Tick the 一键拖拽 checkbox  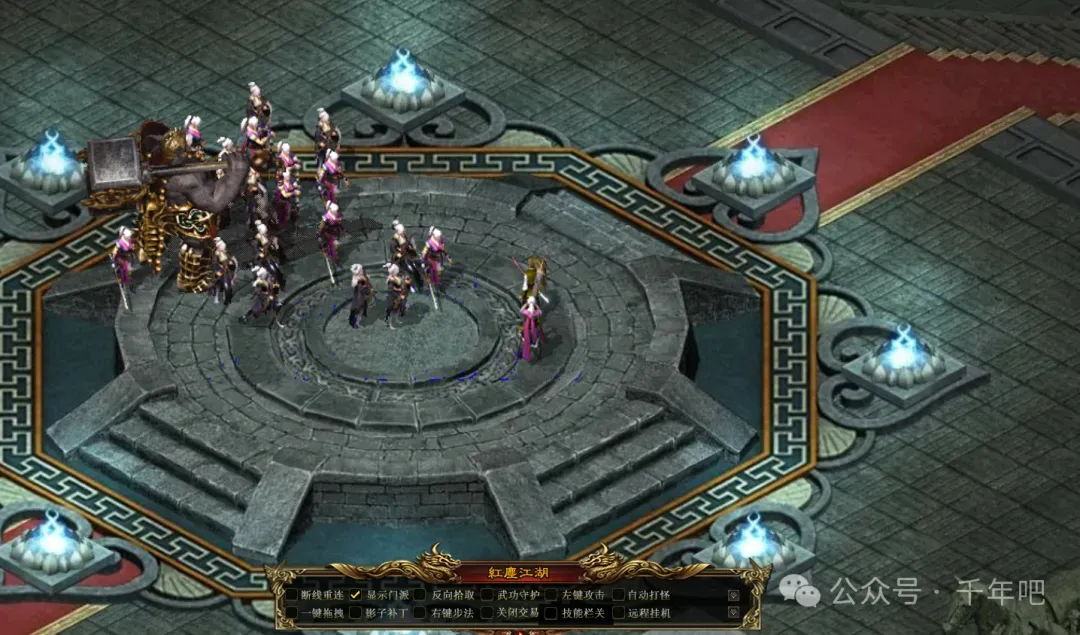[292, 613]
